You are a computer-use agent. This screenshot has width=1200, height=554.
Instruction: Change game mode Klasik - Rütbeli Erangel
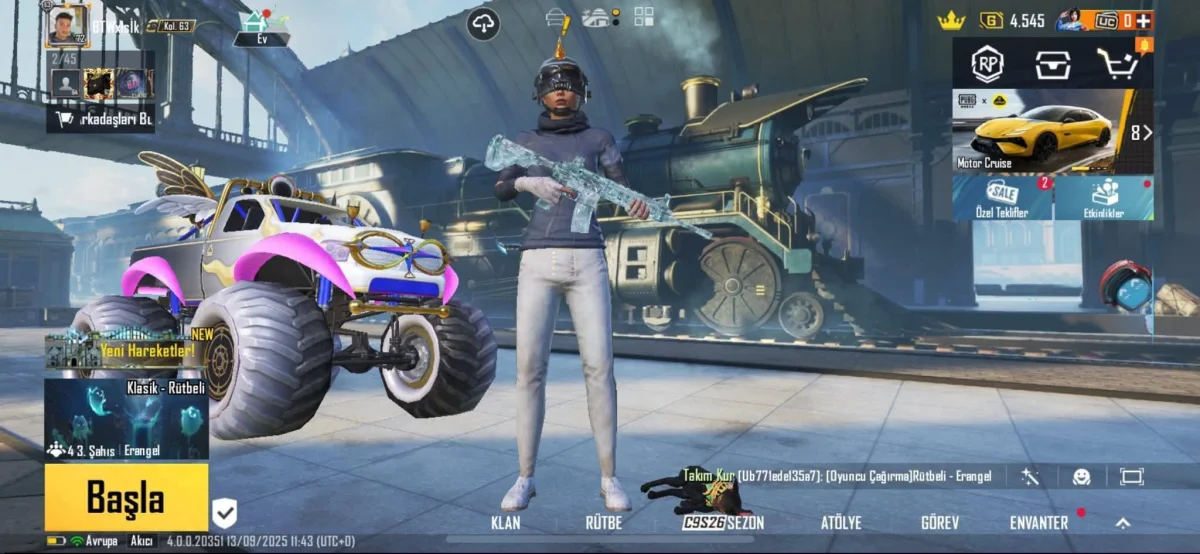(x=126, y=420)
